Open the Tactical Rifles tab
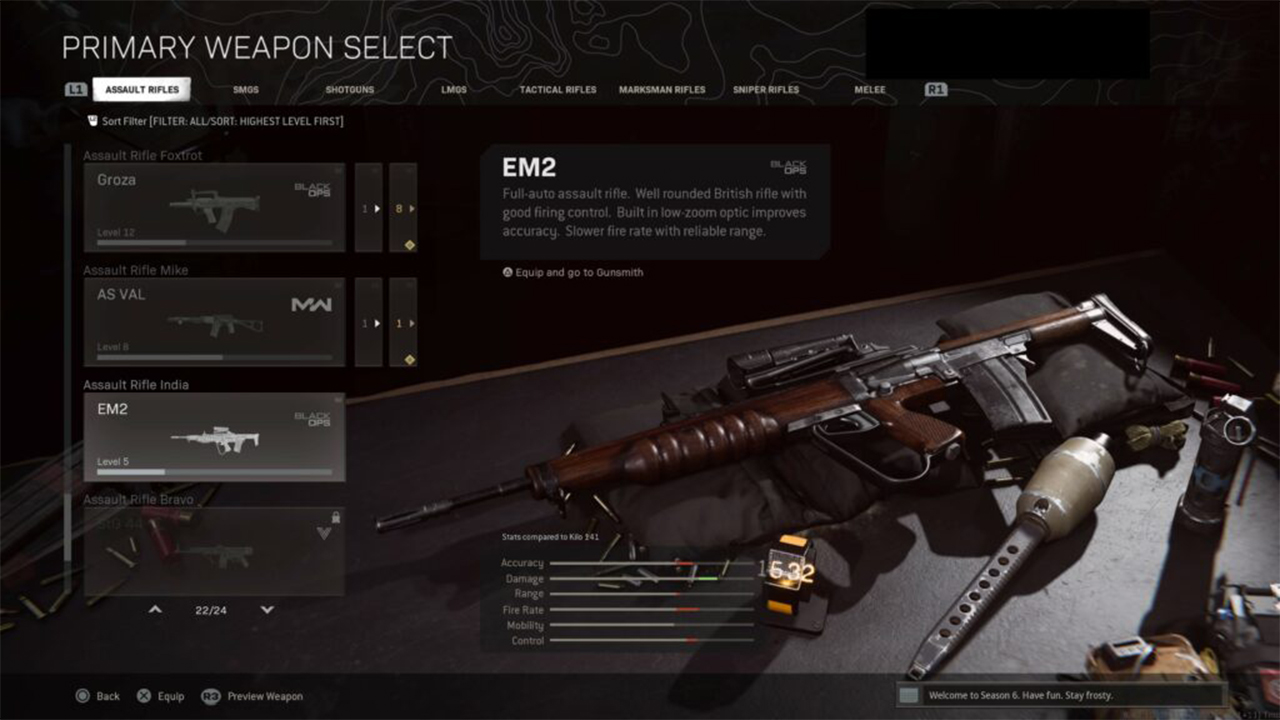Image resolution: width=1280 pixels, height=720 pixels. click(x=558, y=90)
